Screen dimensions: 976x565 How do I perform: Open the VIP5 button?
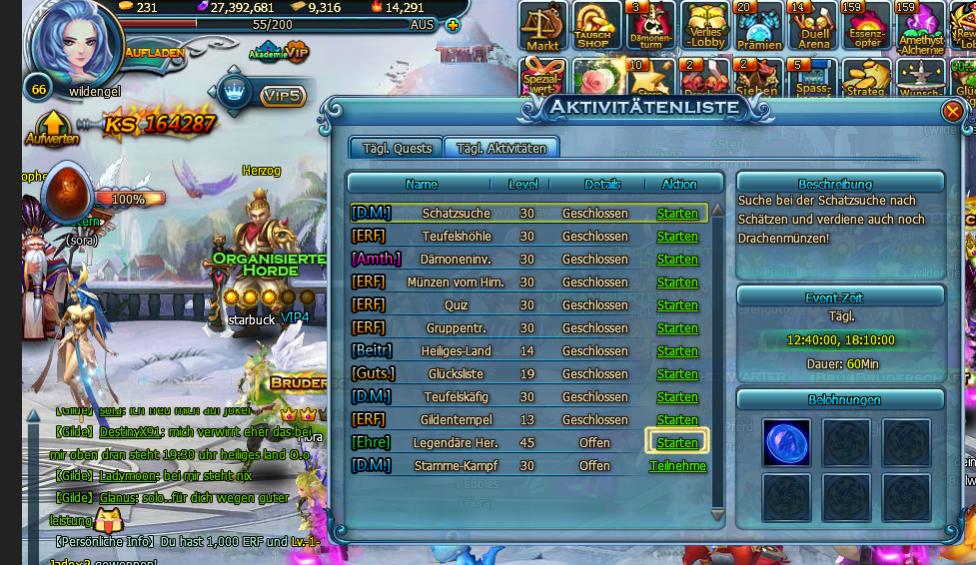click(x=281, y=96)
